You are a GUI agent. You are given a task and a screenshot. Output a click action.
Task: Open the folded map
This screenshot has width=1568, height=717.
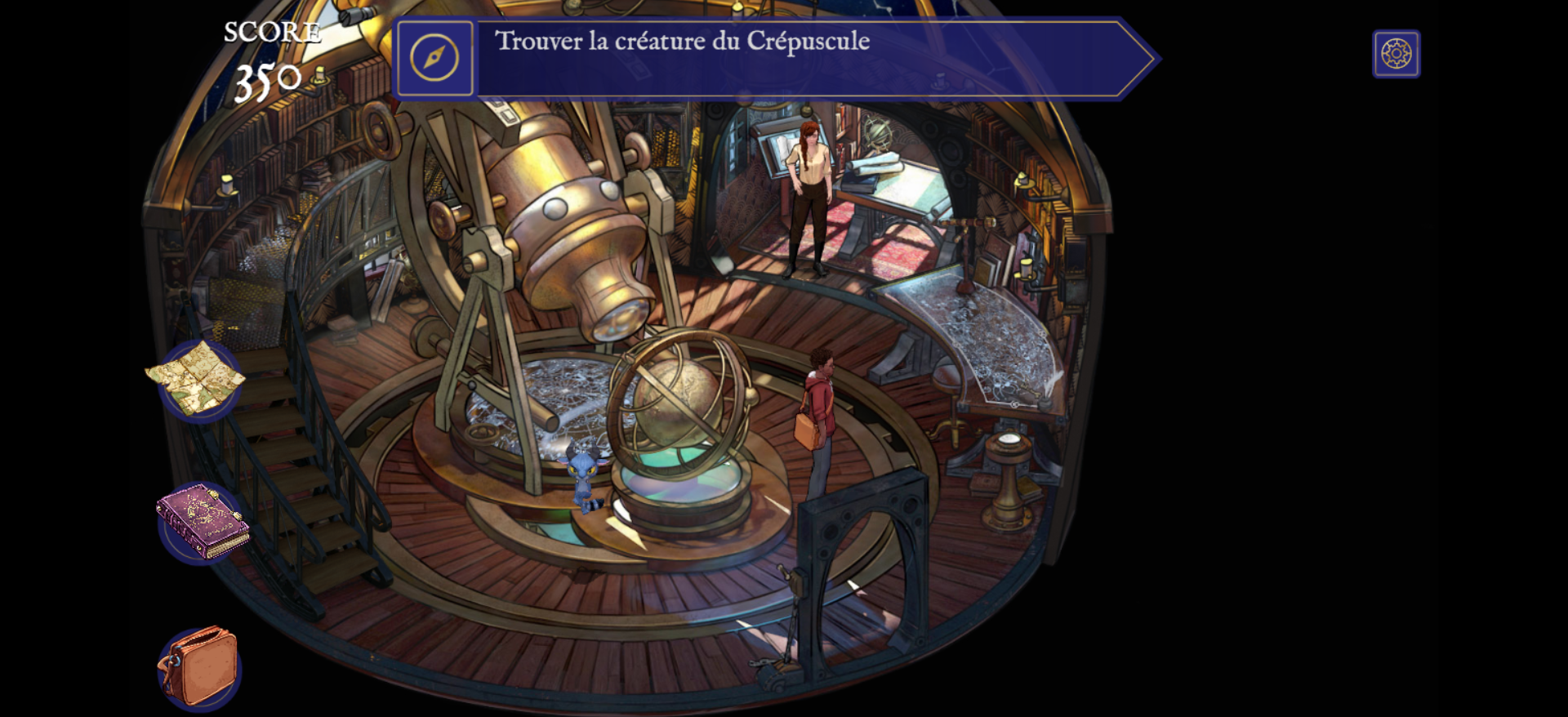197,379
